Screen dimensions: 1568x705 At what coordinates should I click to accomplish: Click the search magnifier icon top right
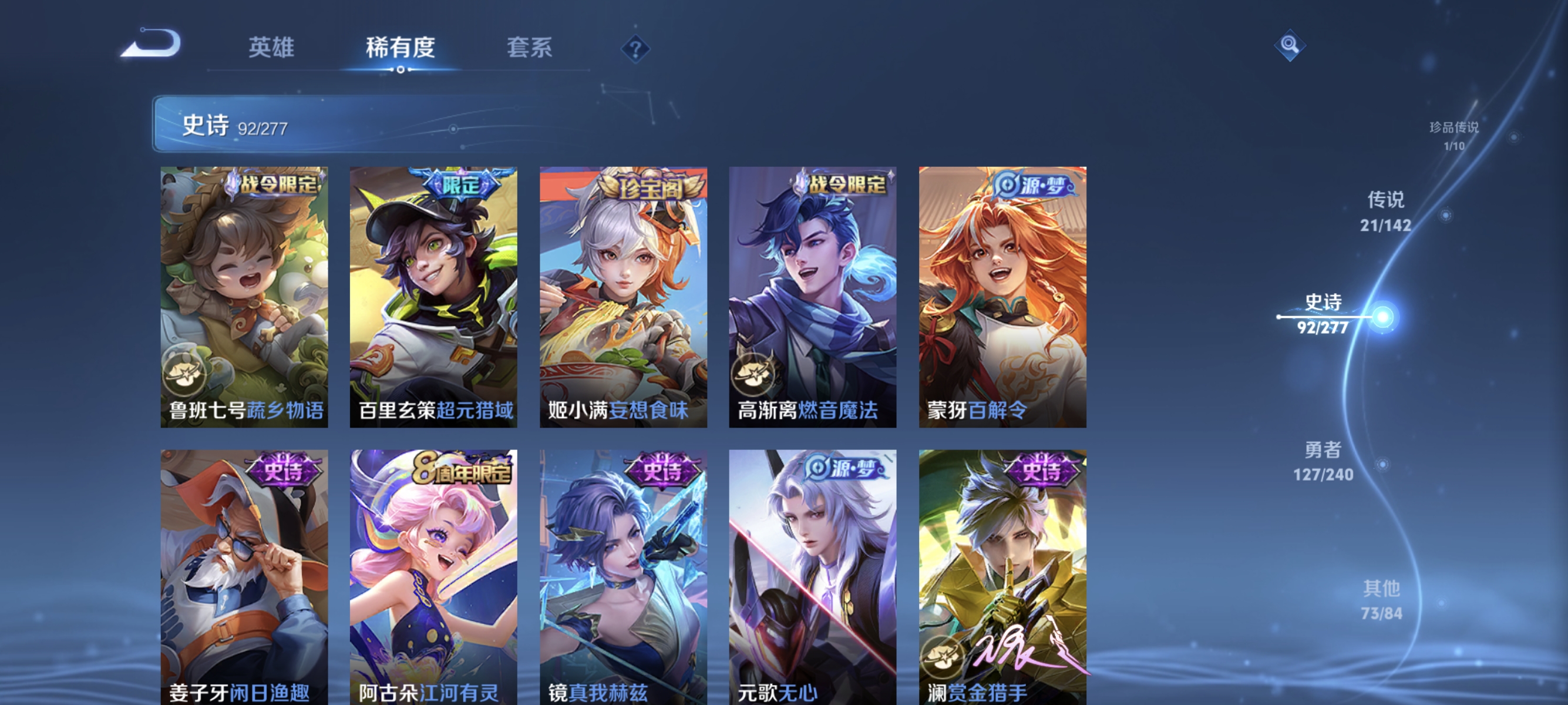click(x=1290, y=45)
